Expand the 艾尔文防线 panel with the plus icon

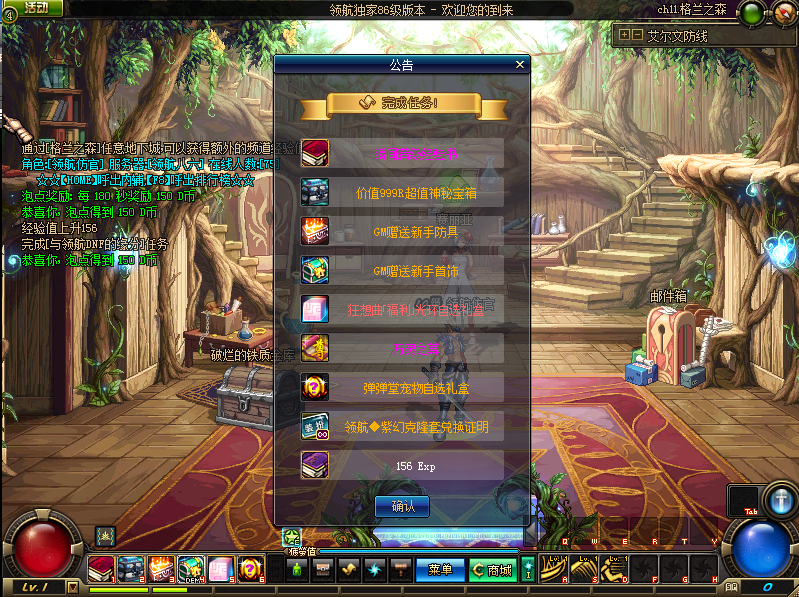click(625, 34)
